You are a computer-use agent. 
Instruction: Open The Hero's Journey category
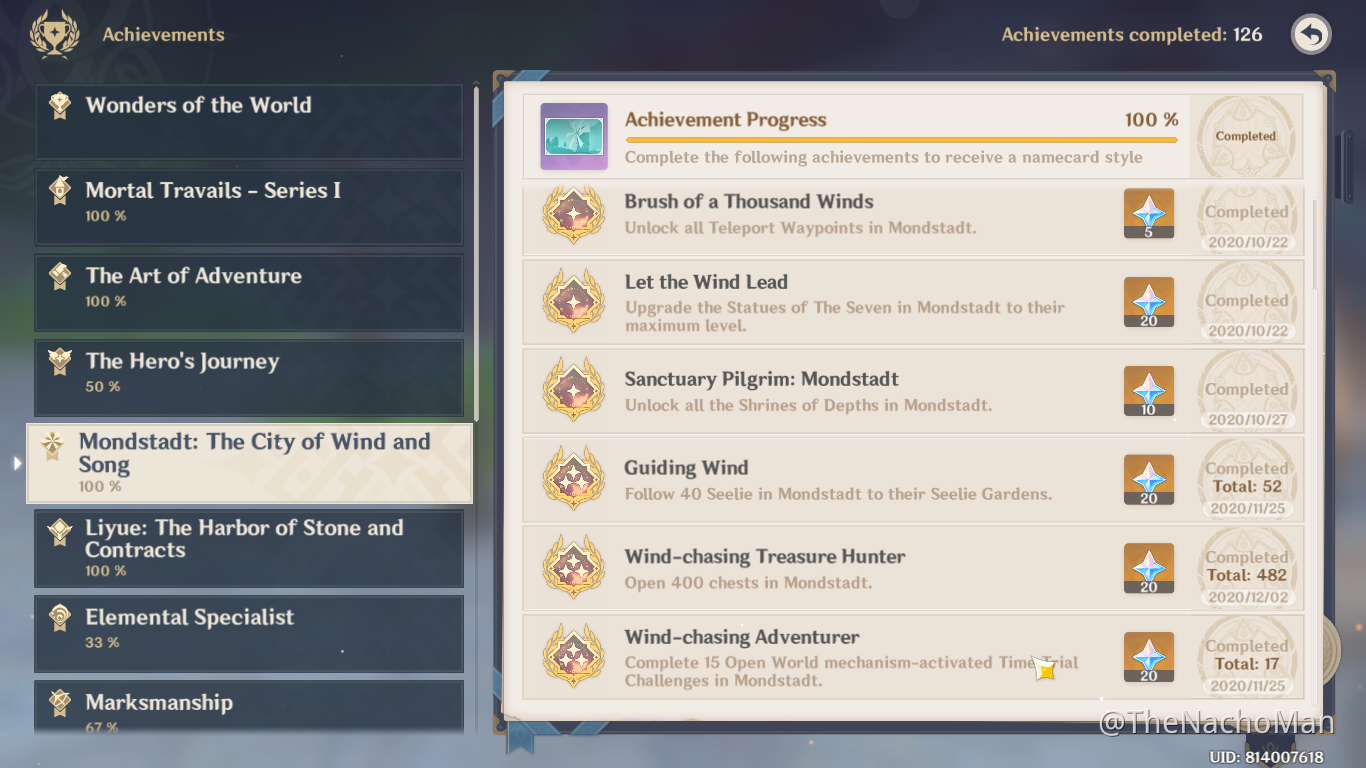(x=248, y=377)
